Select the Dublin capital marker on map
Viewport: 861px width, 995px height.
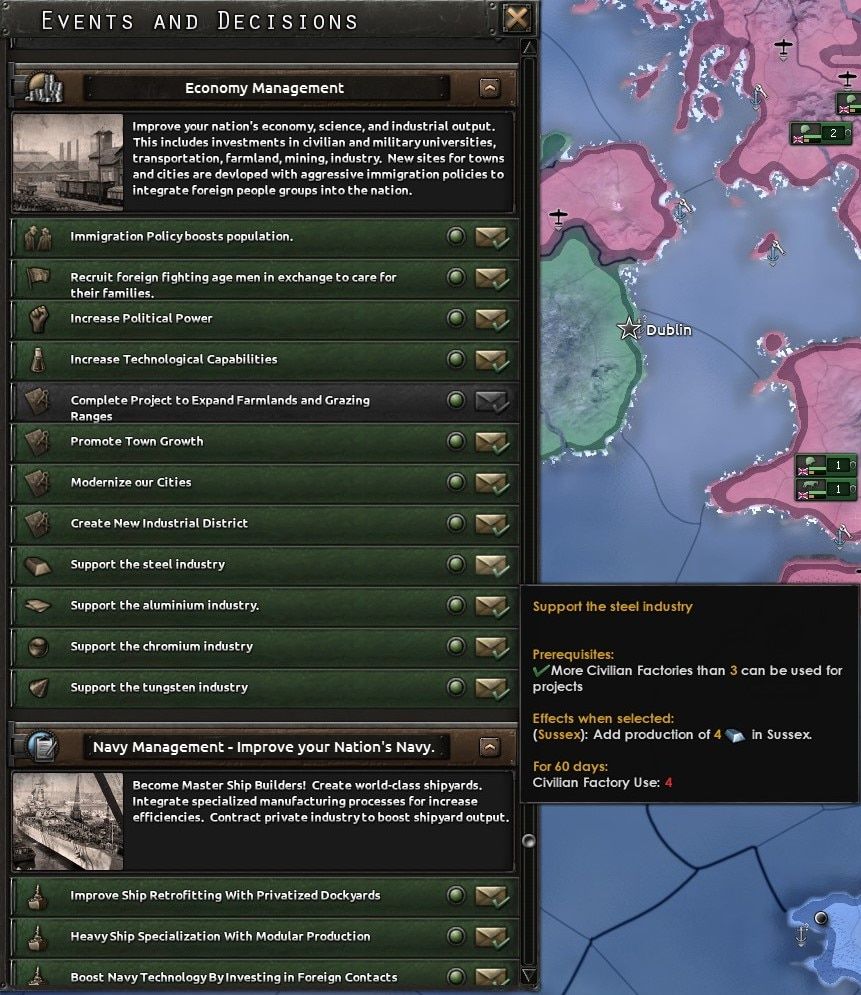629,328
